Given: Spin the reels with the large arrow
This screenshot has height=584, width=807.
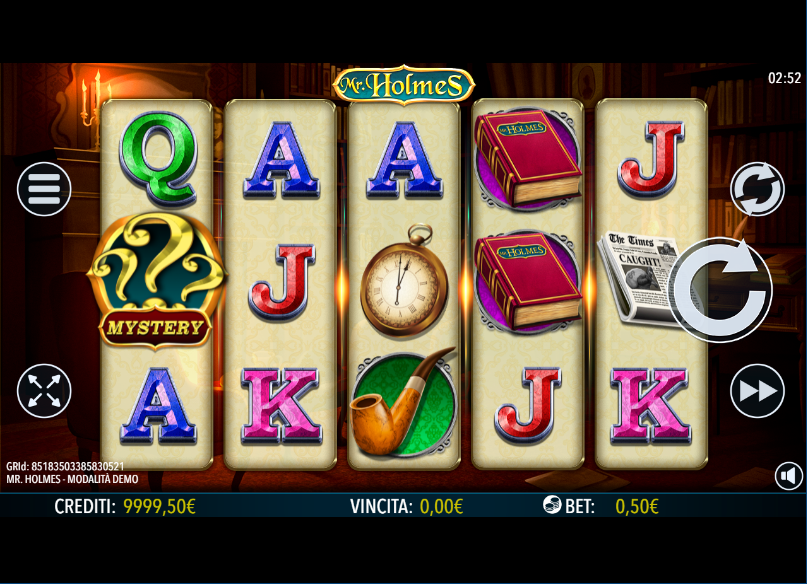Looking at the screenshot, I should click(719, 290).
